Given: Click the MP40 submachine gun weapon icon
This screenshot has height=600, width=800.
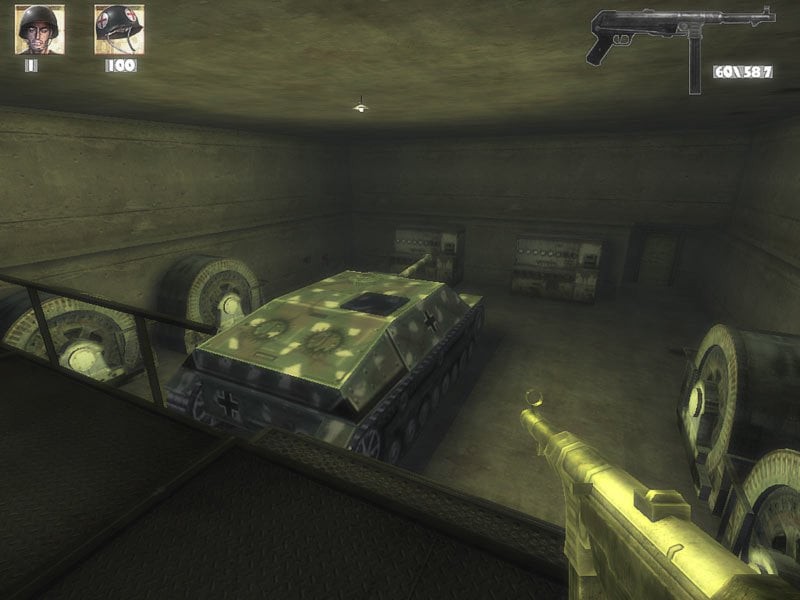Looking at the screenshot, I should (680, 40).
